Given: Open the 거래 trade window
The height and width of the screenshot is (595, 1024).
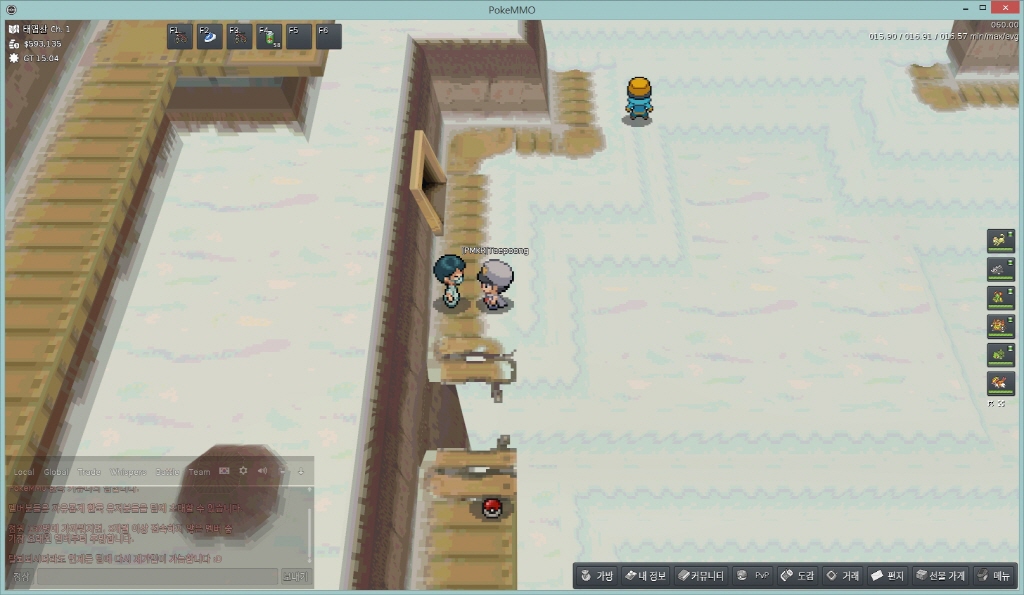Looking at the screenshot, I should 842,576.
